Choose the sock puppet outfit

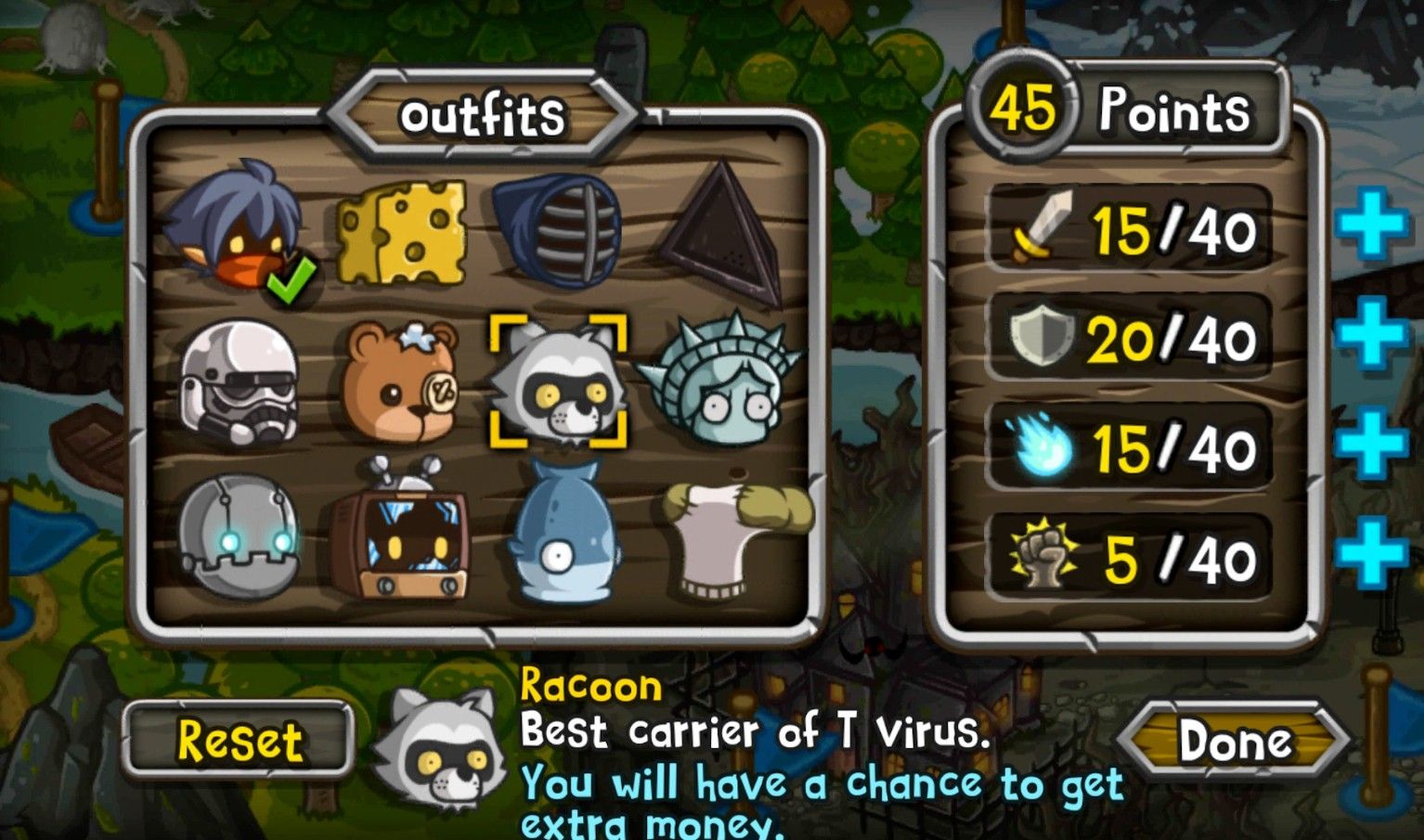(733, 536)
